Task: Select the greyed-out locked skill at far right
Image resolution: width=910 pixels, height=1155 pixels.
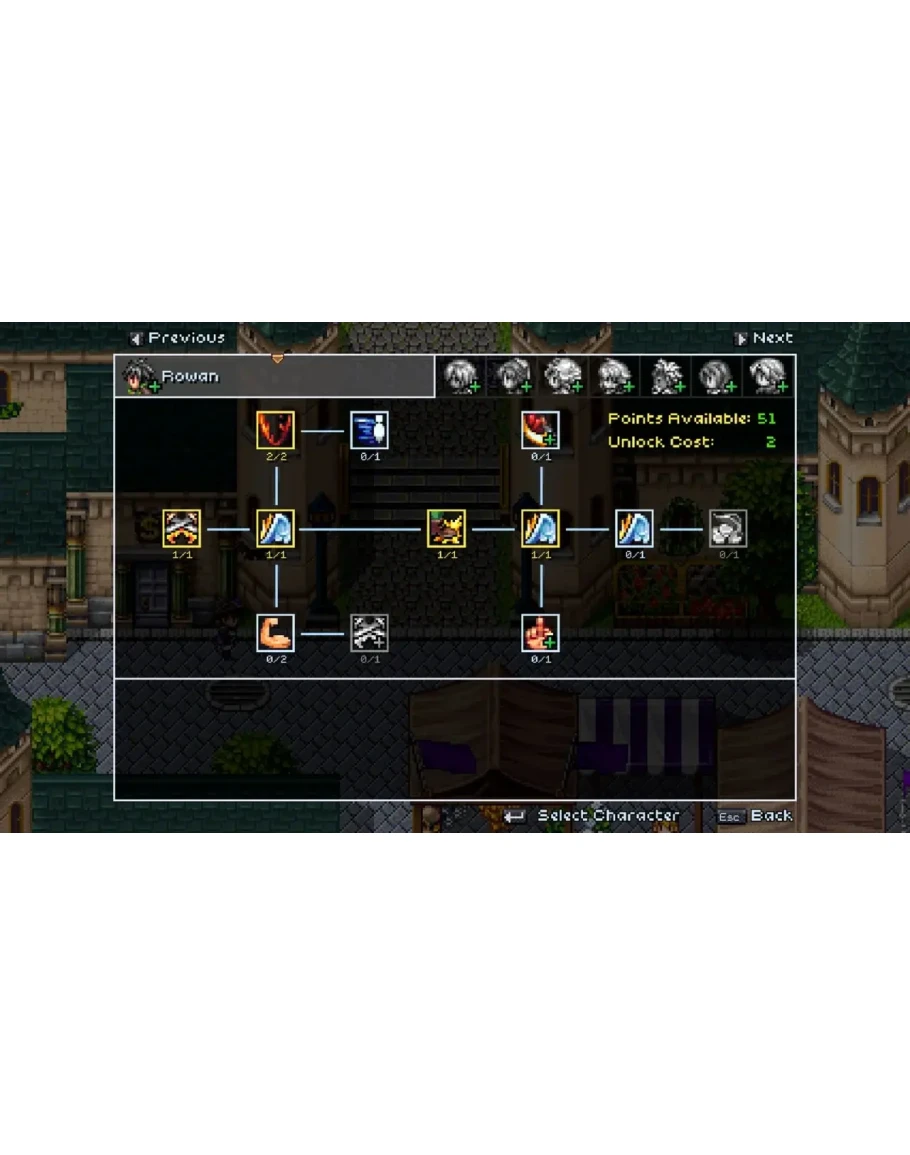Action: point(728,528)
